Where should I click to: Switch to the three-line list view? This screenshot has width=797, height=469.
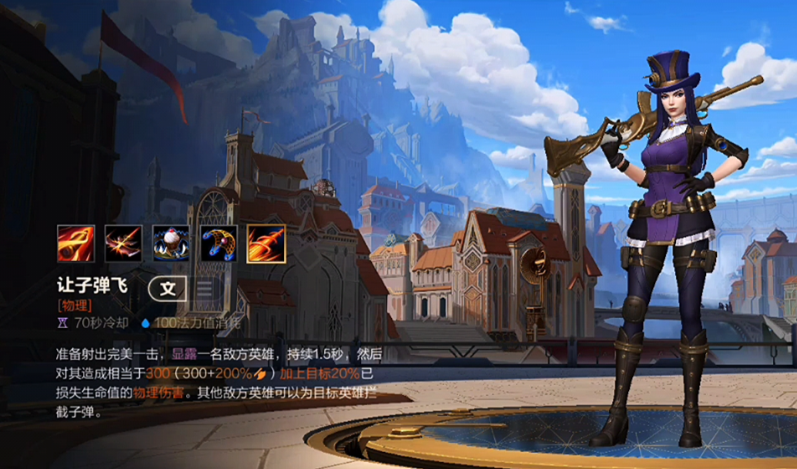tap(203, 290)
